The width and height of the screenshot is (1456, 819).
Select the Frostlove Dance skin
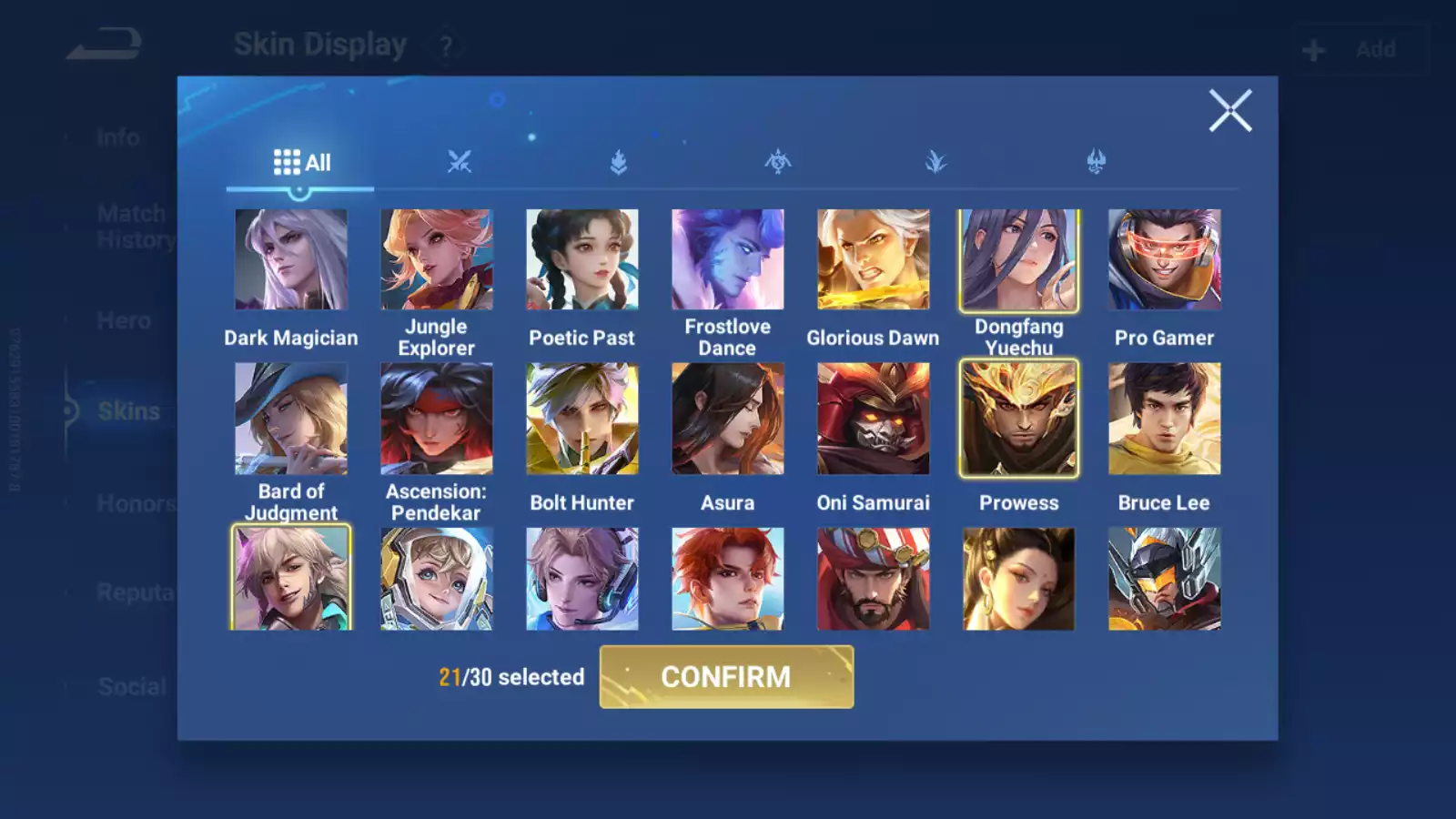click(x=728, y=260)
